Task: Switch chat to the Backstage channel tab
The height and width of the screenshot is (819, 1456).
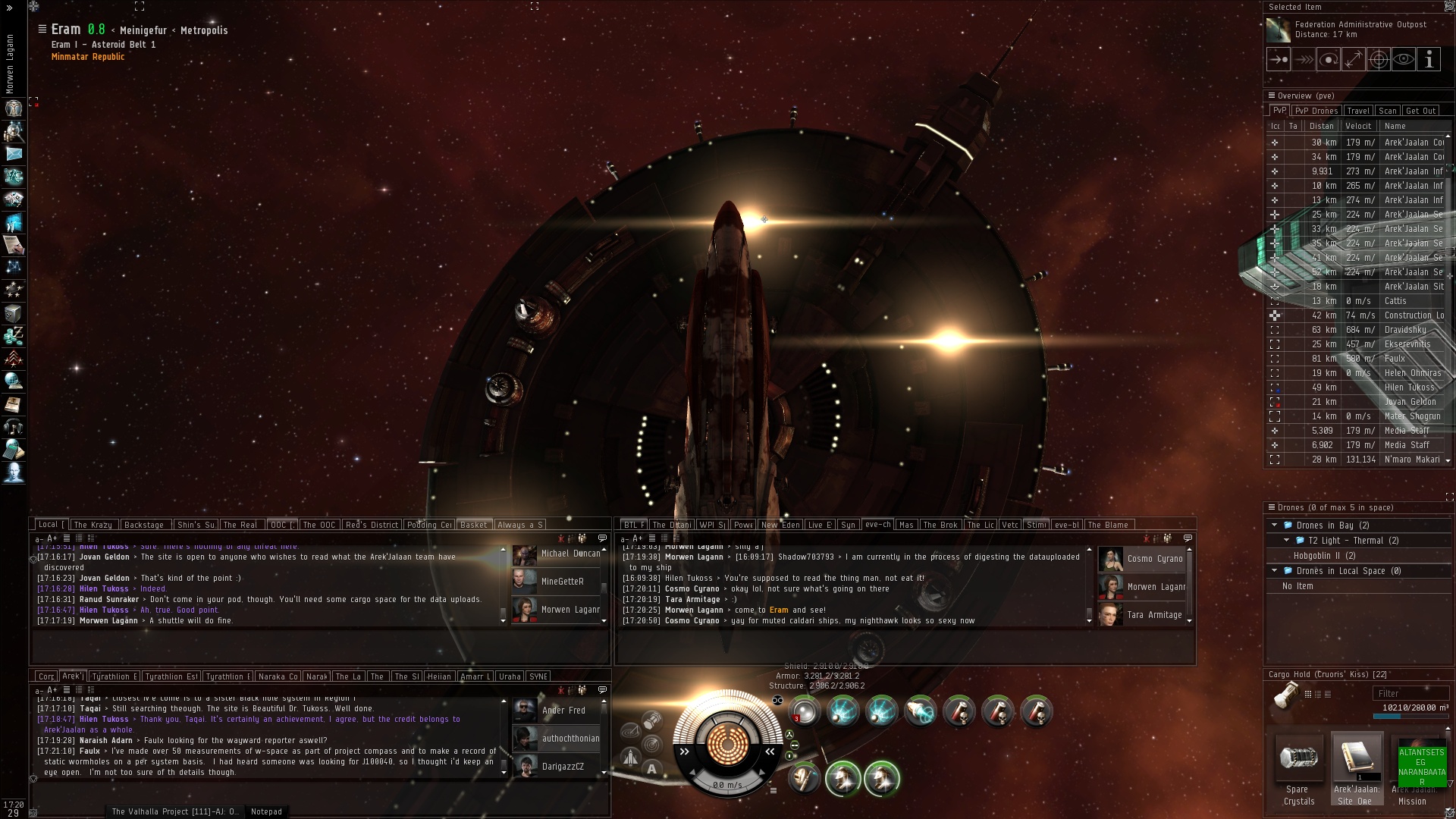Action: click(x=144, y=525)
